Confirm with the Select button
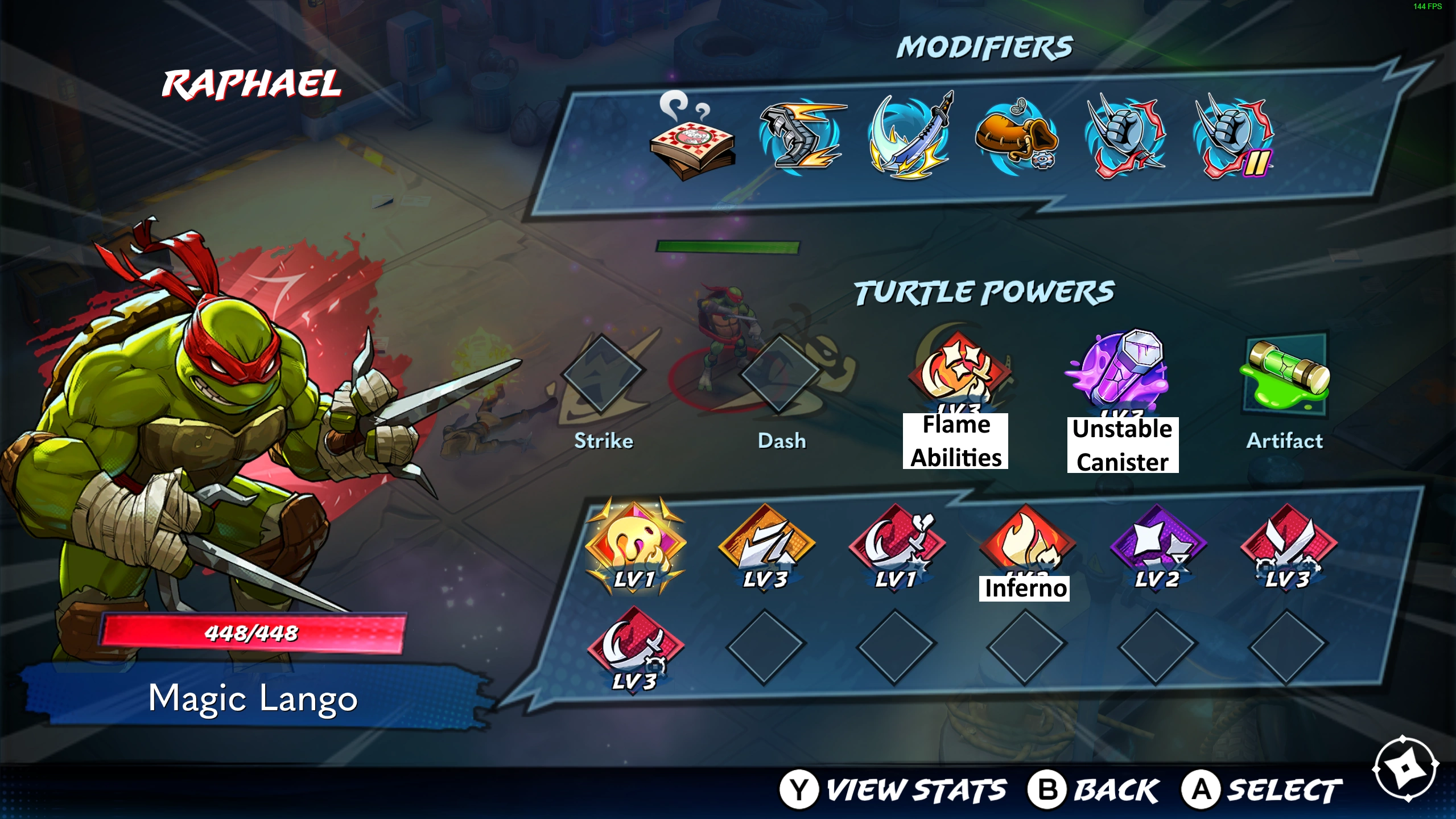 point(1262,790)
